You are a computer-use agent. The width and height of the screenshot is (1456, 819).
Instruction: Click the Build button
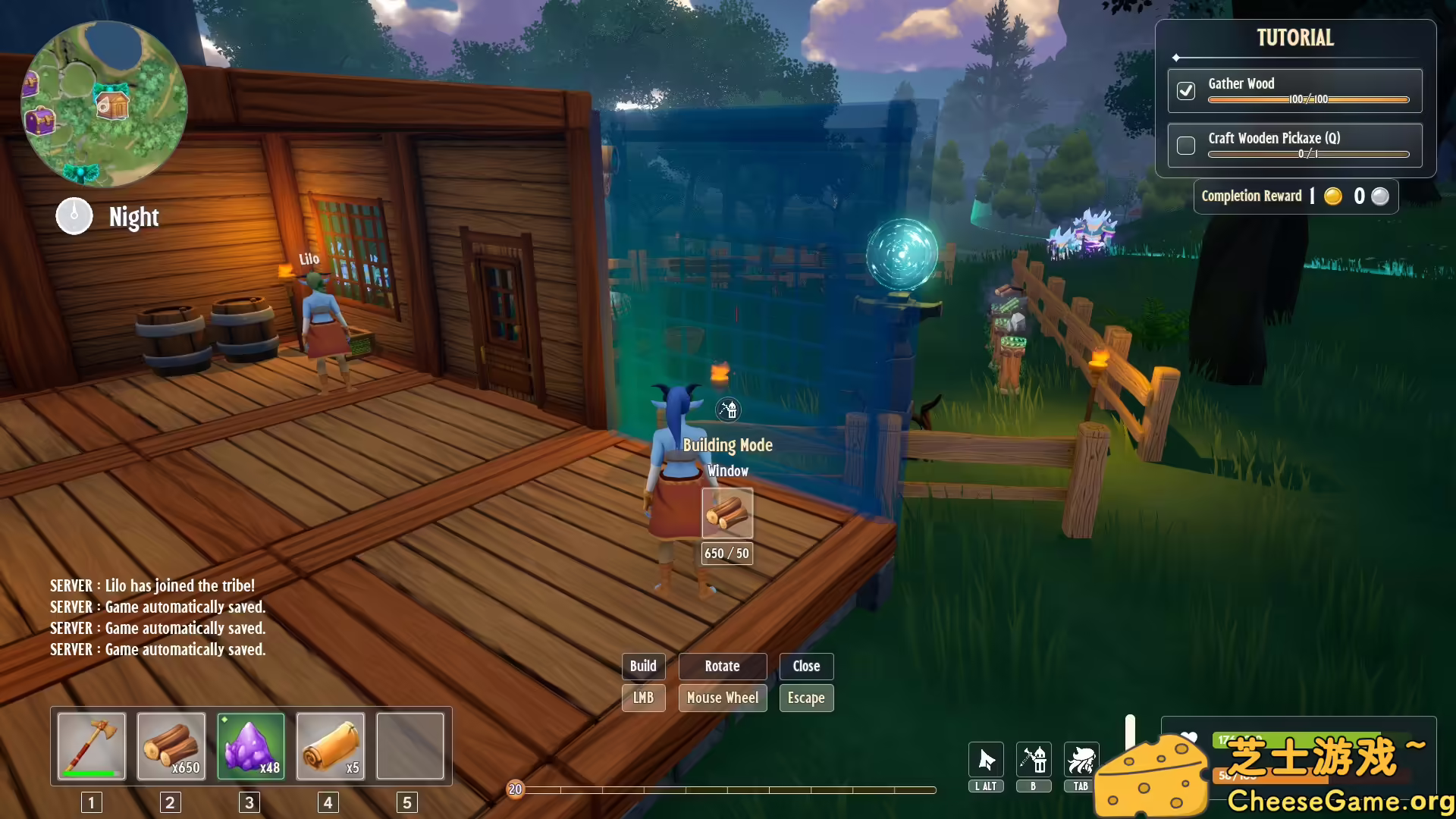[643, 666]
